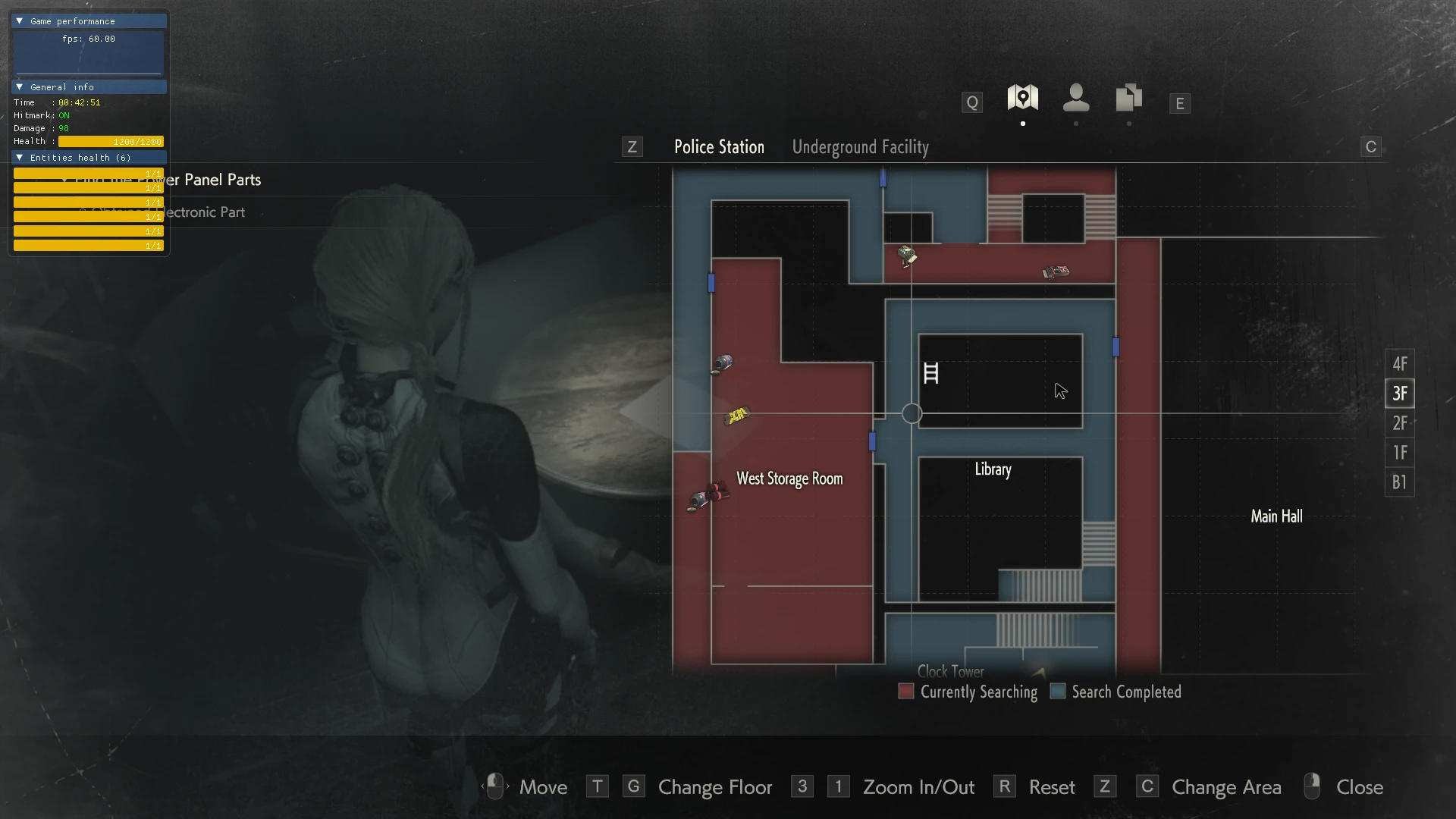
Task: Select the yellow item marker in West Storage Room
Action: click(x=737, y=415)
